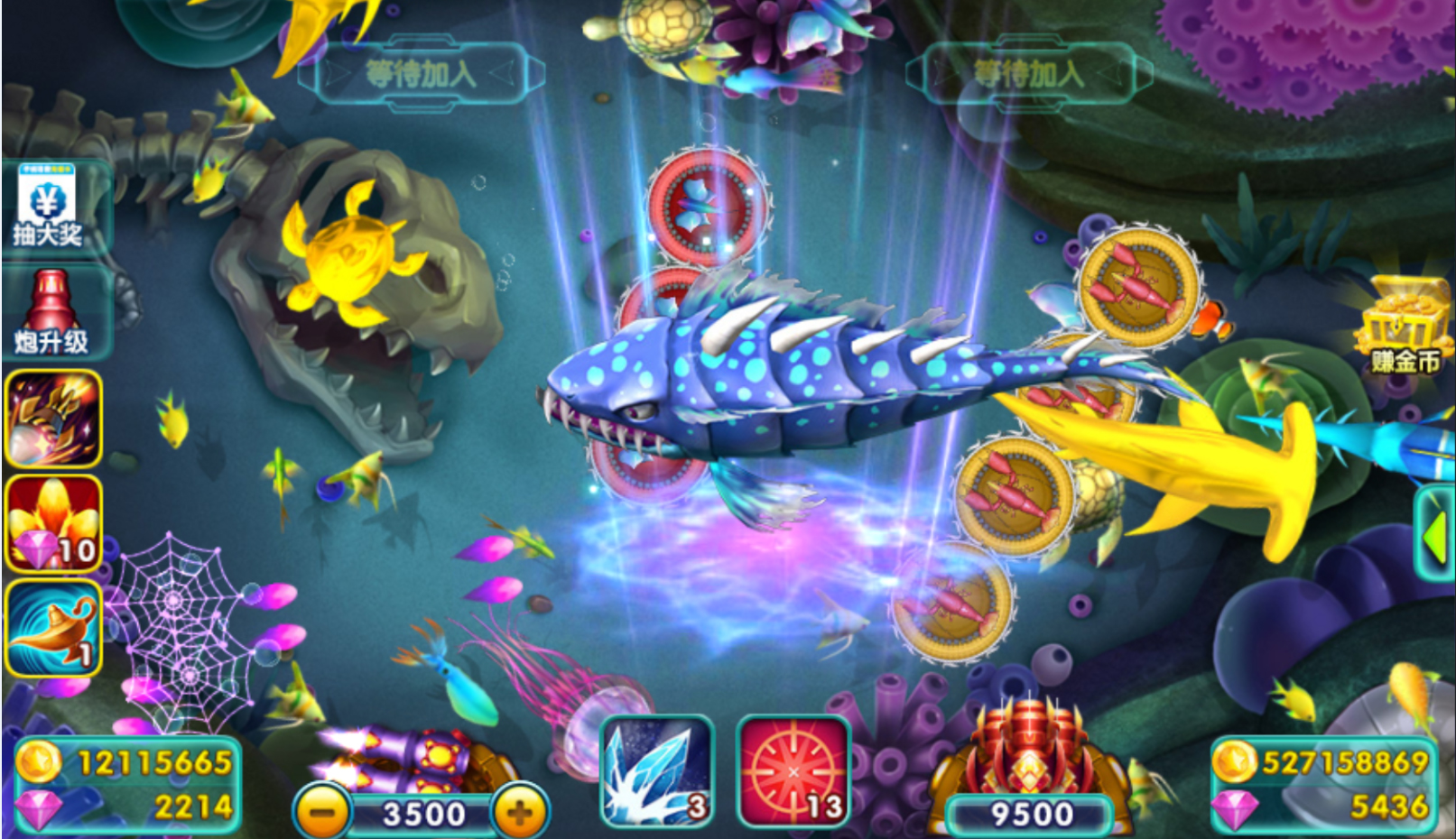Use the ice crystal freeze skill
Image resolution: width=1456 pixels, height=839 pixels.
click(x=657, y=771)
